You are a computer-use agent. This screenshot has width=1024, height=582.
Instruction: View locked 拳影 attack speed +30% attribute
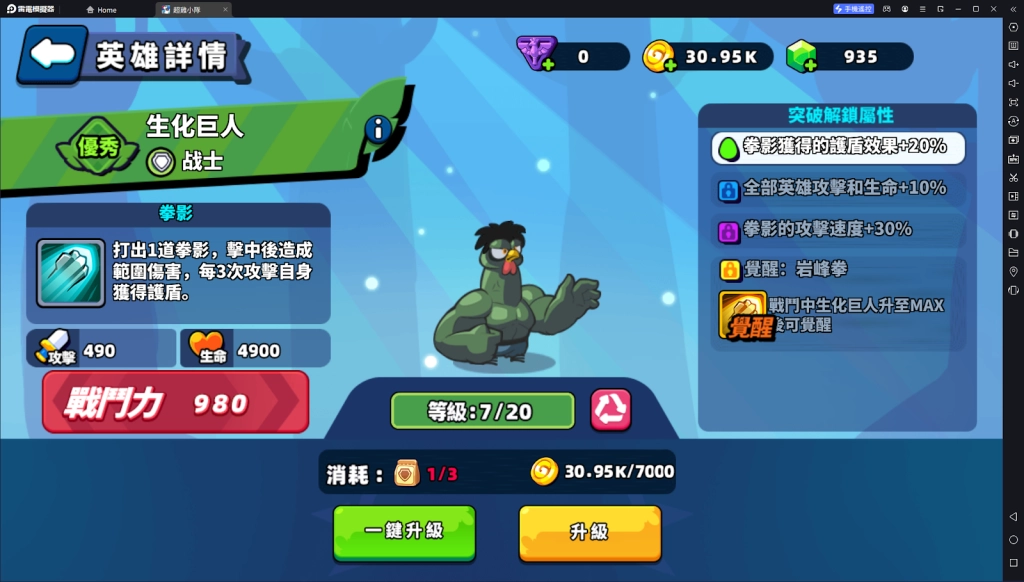point(838,229)
